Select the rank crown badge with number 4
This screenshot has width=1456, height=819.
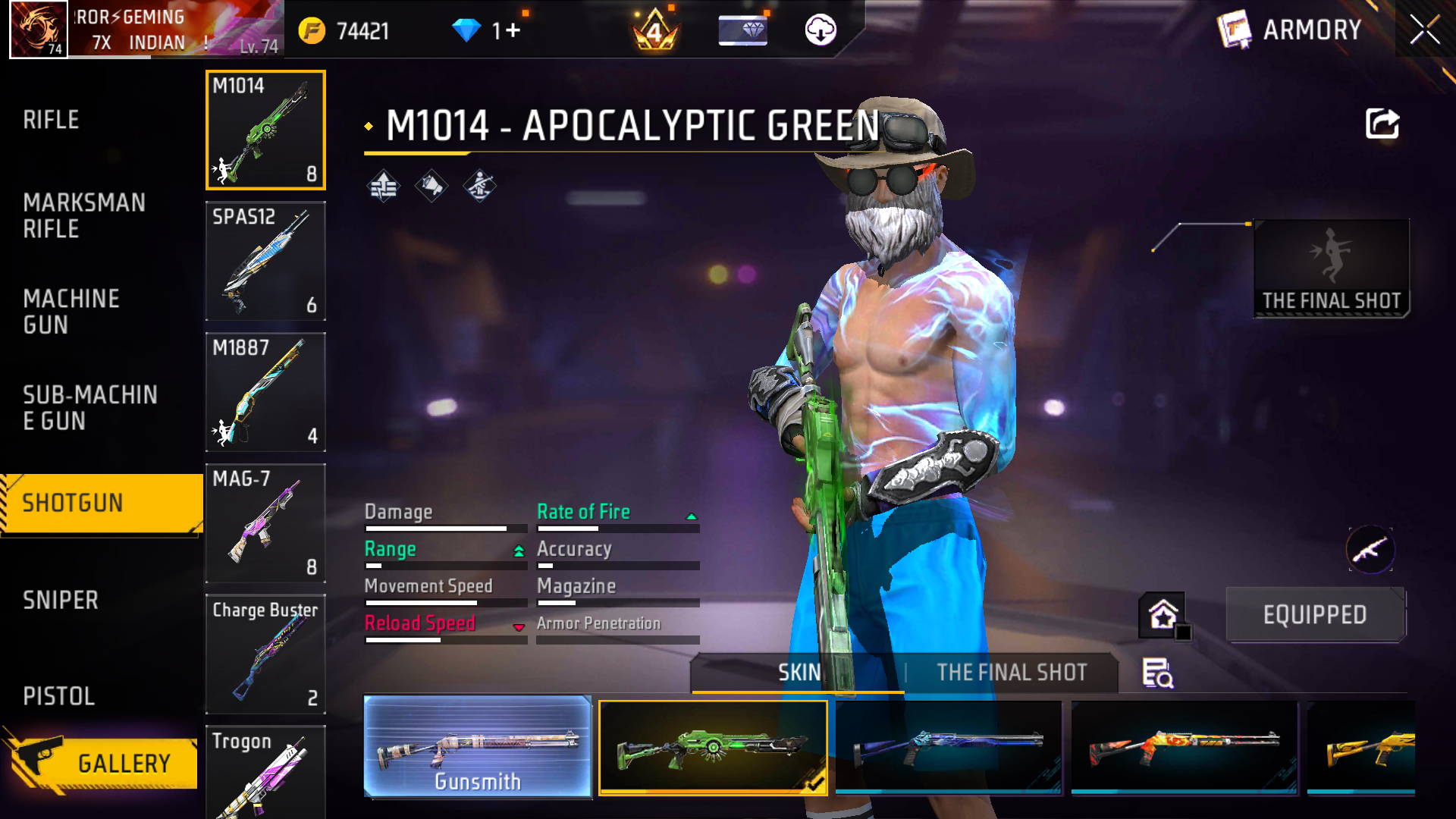[x=654, y=32]
